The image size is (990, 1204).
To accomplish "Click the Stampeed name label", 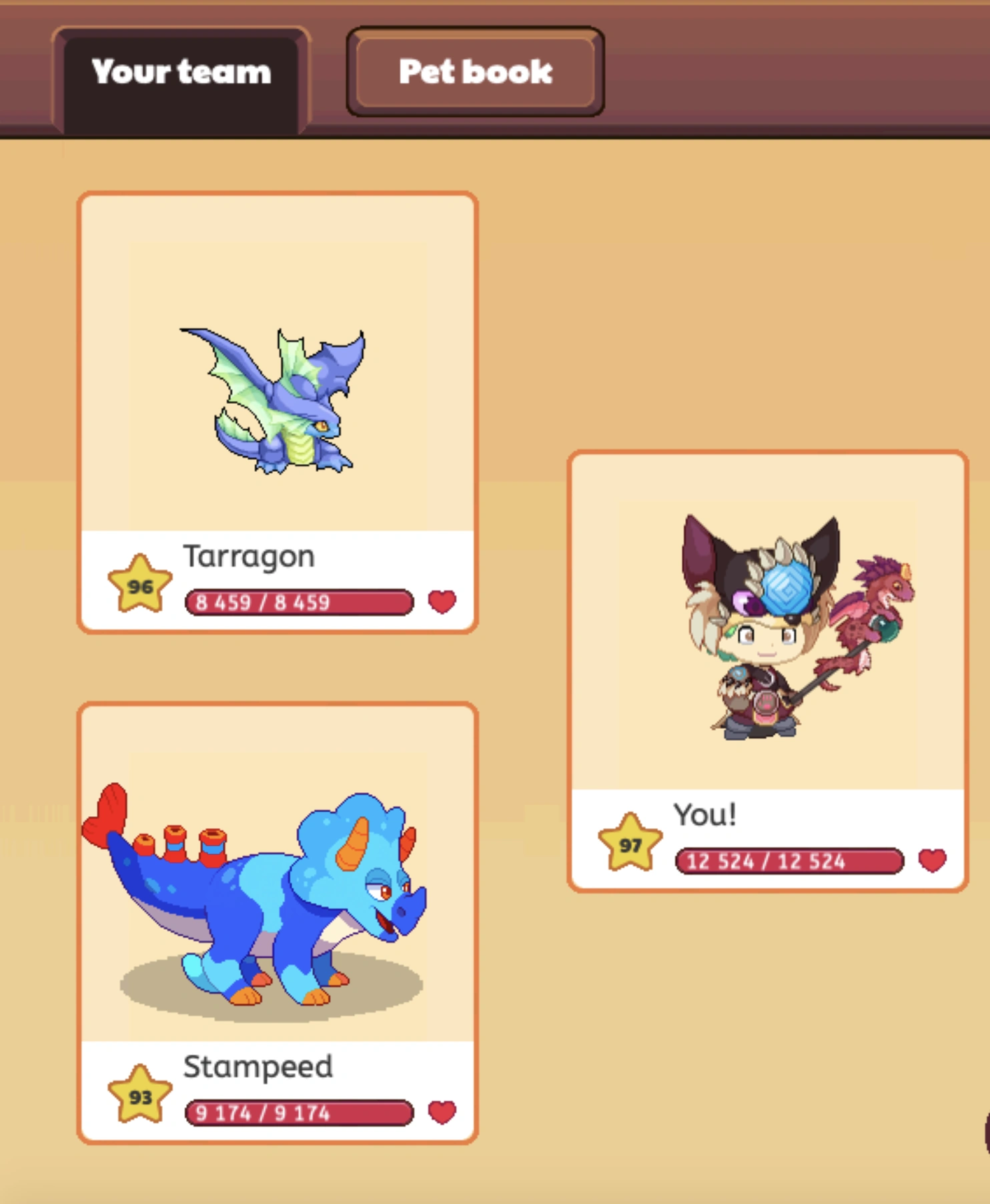I will coord(258,1067).
